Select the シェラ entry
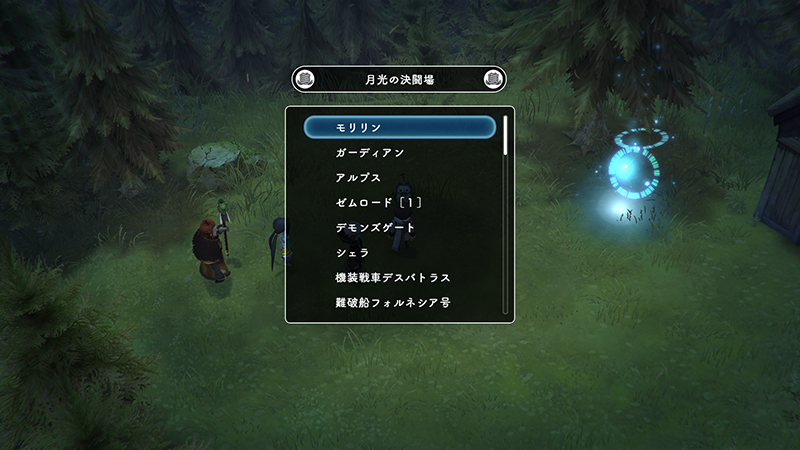The height and width of the screenshot is (450, 800). [x=400, y=252]
